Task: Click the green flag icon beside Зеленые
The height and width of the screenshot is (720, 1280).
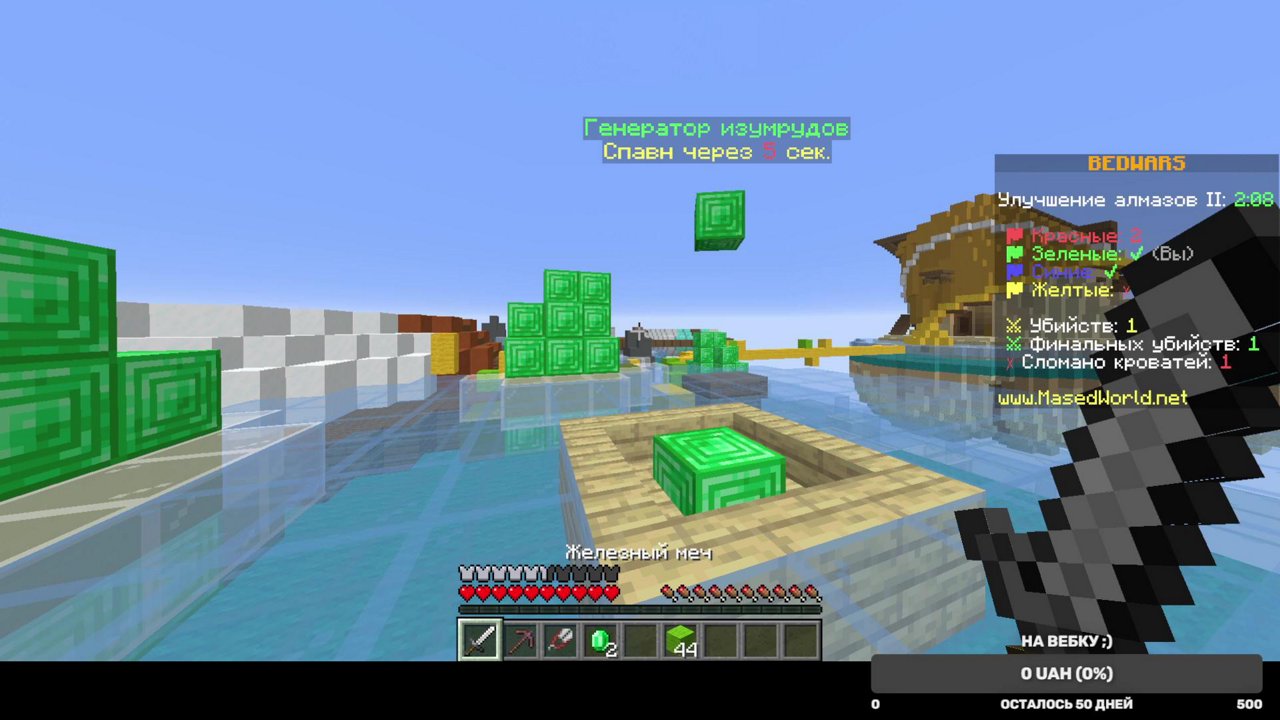Action: [1015, 254]
